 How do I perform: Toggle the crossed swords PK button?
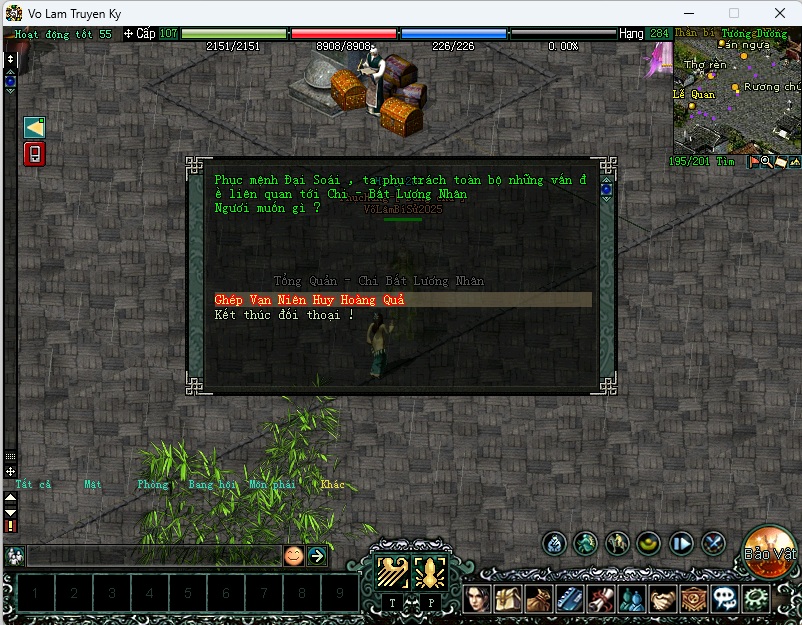(713, 543)
